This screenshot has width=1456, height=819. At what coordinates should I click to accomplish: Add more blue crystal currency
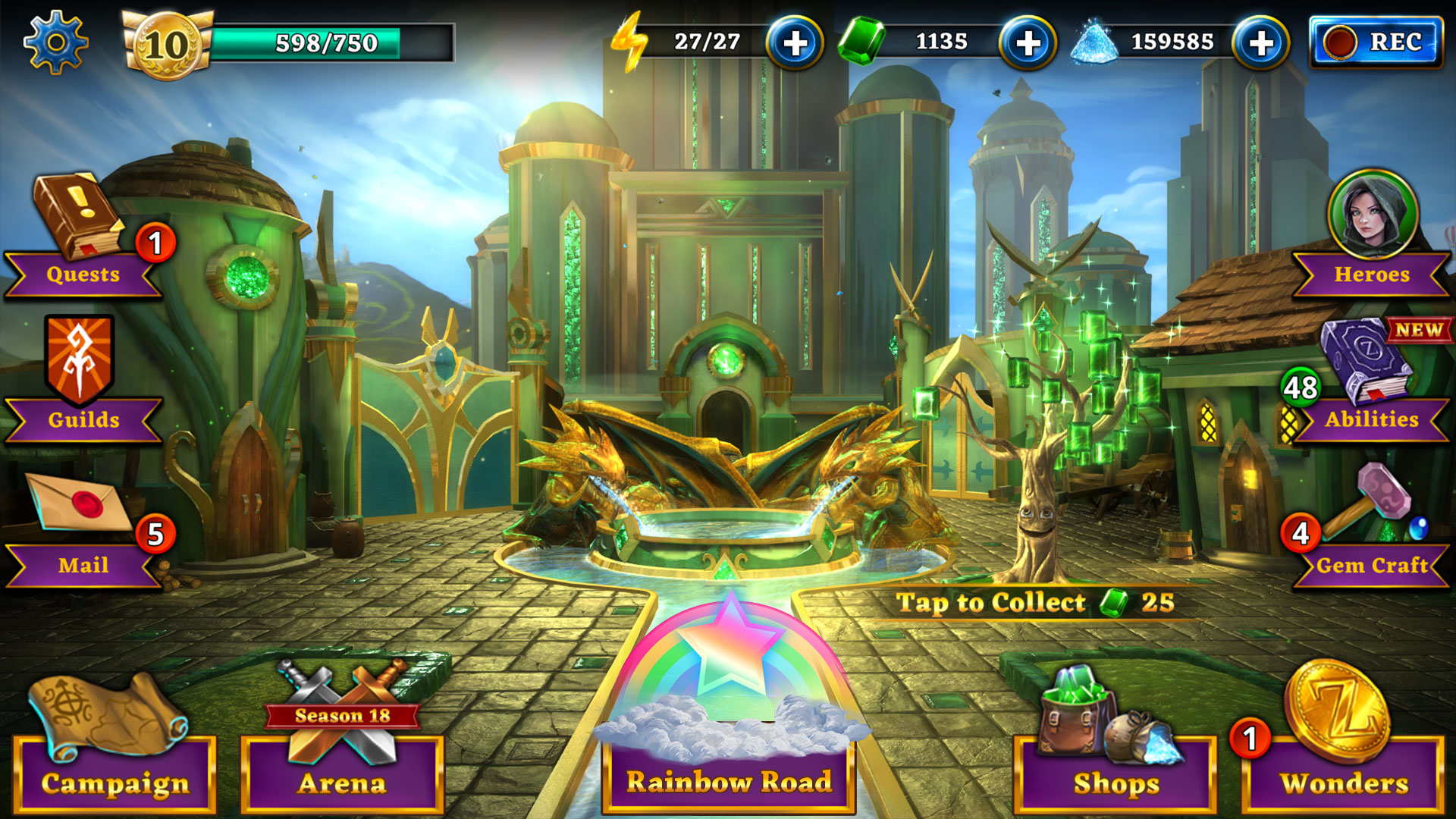[1260, 43]
